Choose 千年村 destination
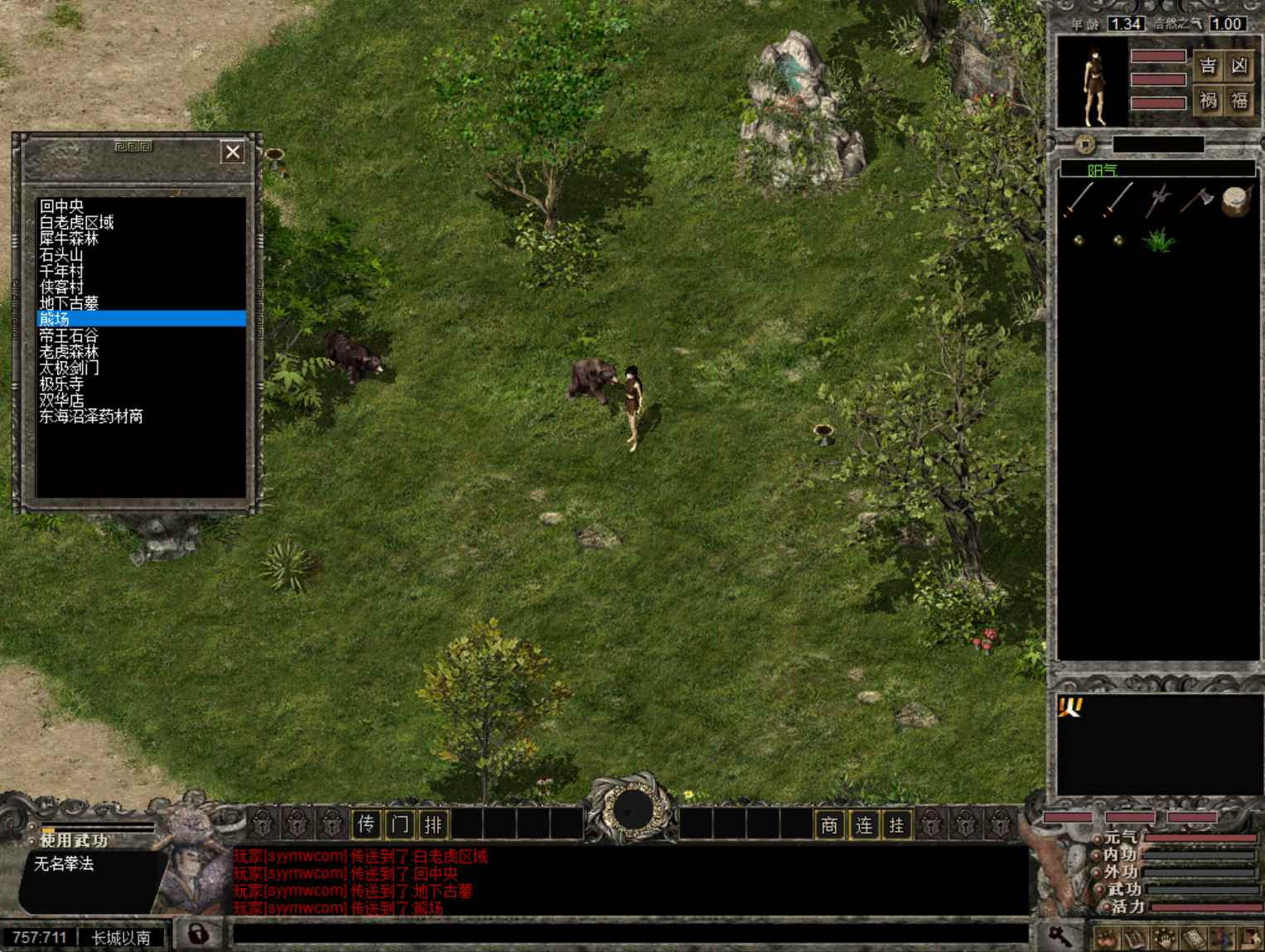 (61, 271)
